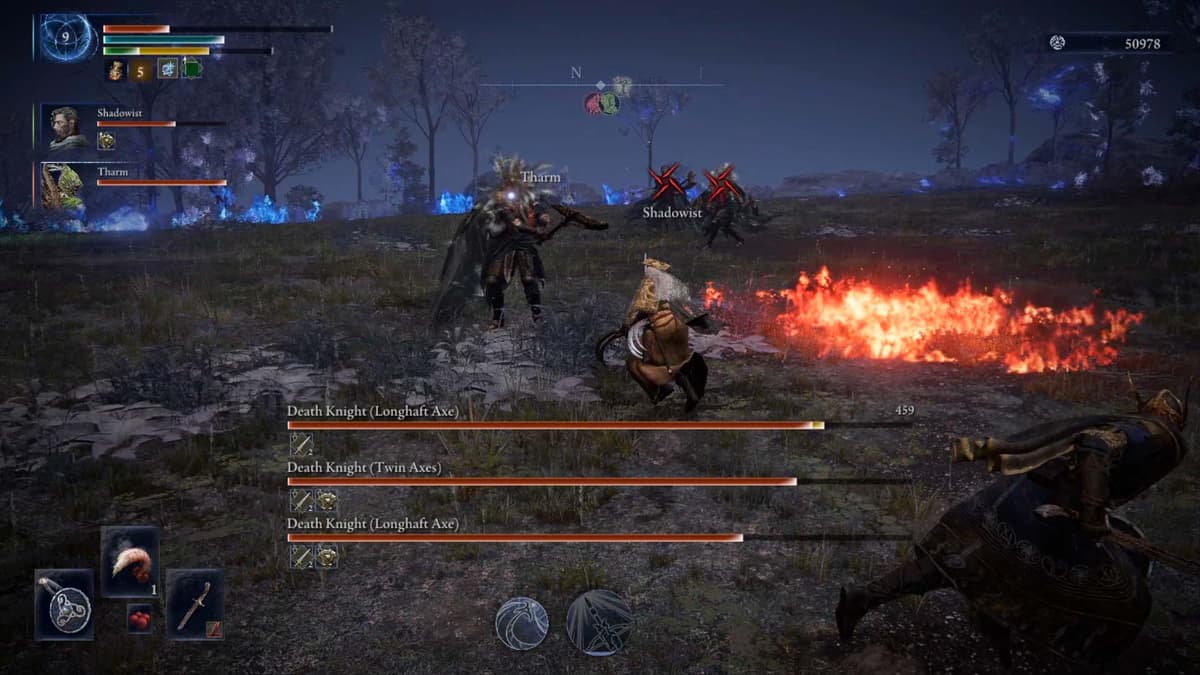This screenshot has height=675, width=1200.
Task: Click the sword debuff icon under top boss bar
Action: pos(300,444)
